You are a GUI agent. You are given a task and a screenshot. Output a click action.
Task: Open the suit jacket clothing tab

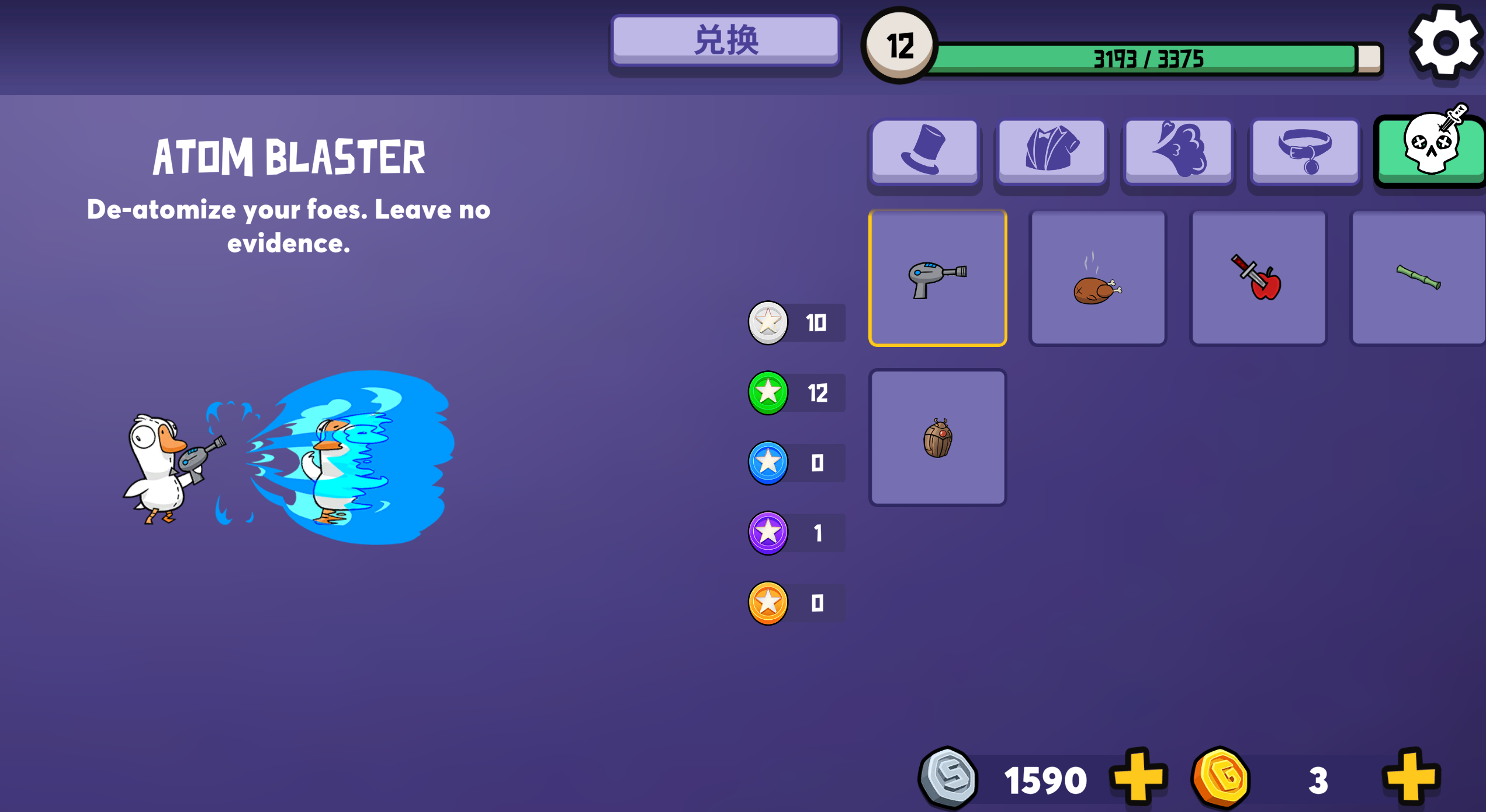click(x=1051, y=151)
